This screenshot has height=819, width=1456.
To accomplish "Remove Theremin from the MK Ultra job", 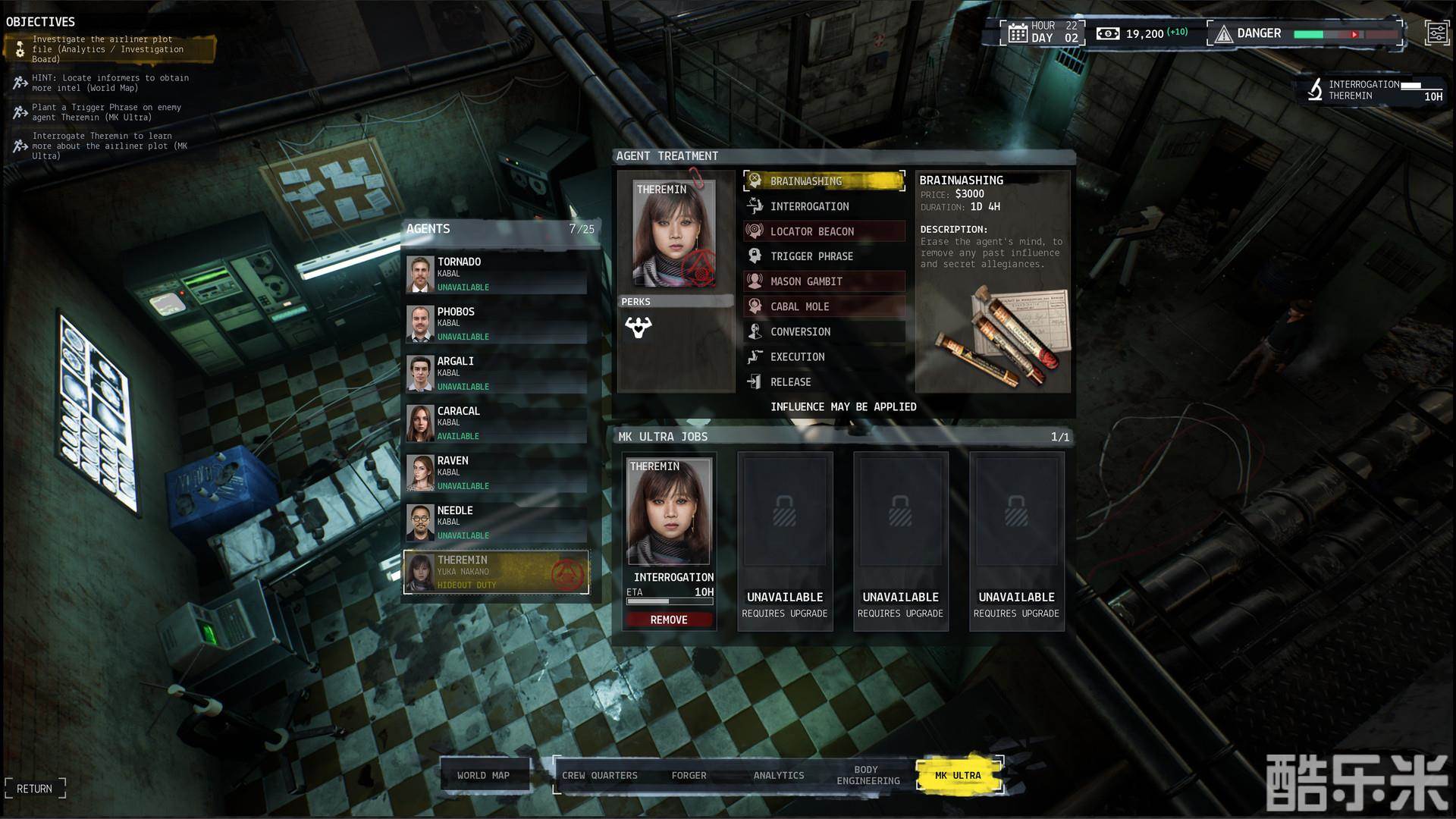I will pyautogui.click(x=669, y=620).
